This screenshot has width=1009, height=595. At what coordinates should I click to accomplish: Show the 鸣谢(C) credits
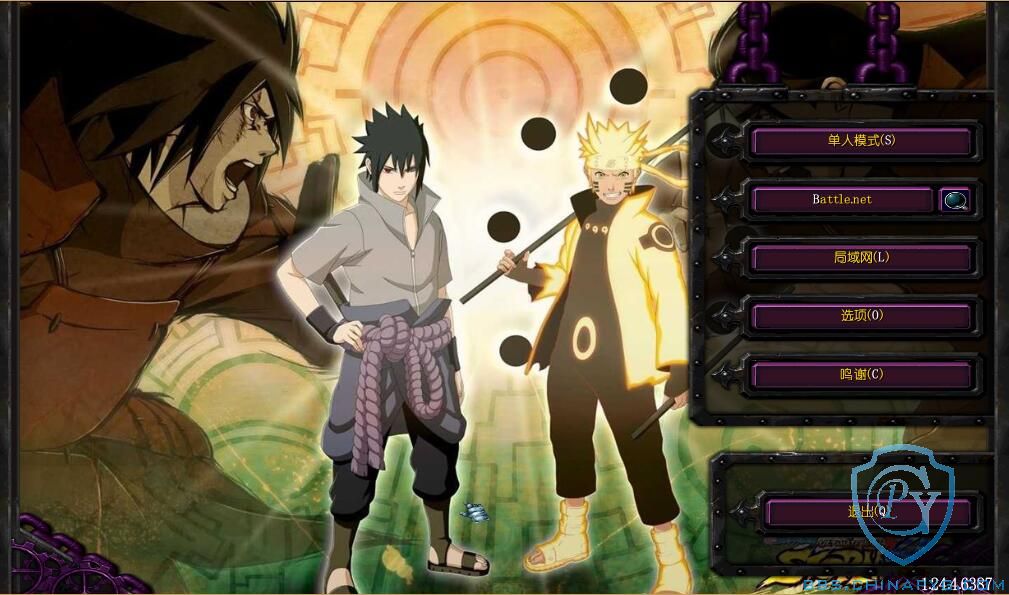(860, 375)
